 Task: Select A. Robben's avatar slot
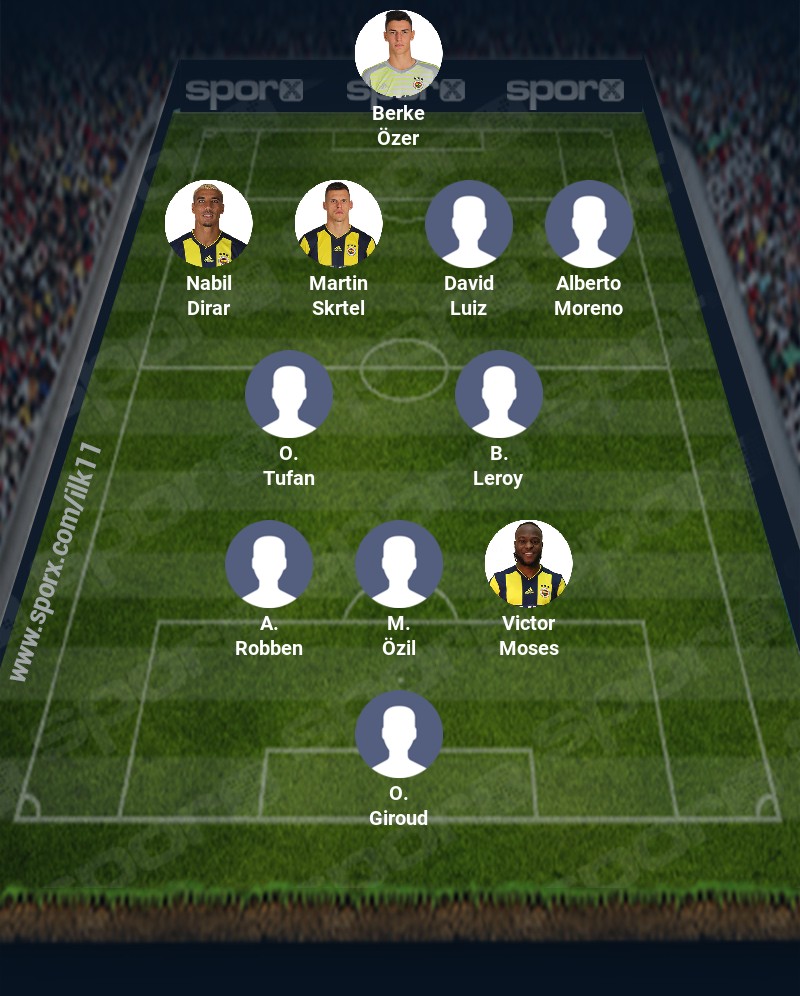click(268, 563)
